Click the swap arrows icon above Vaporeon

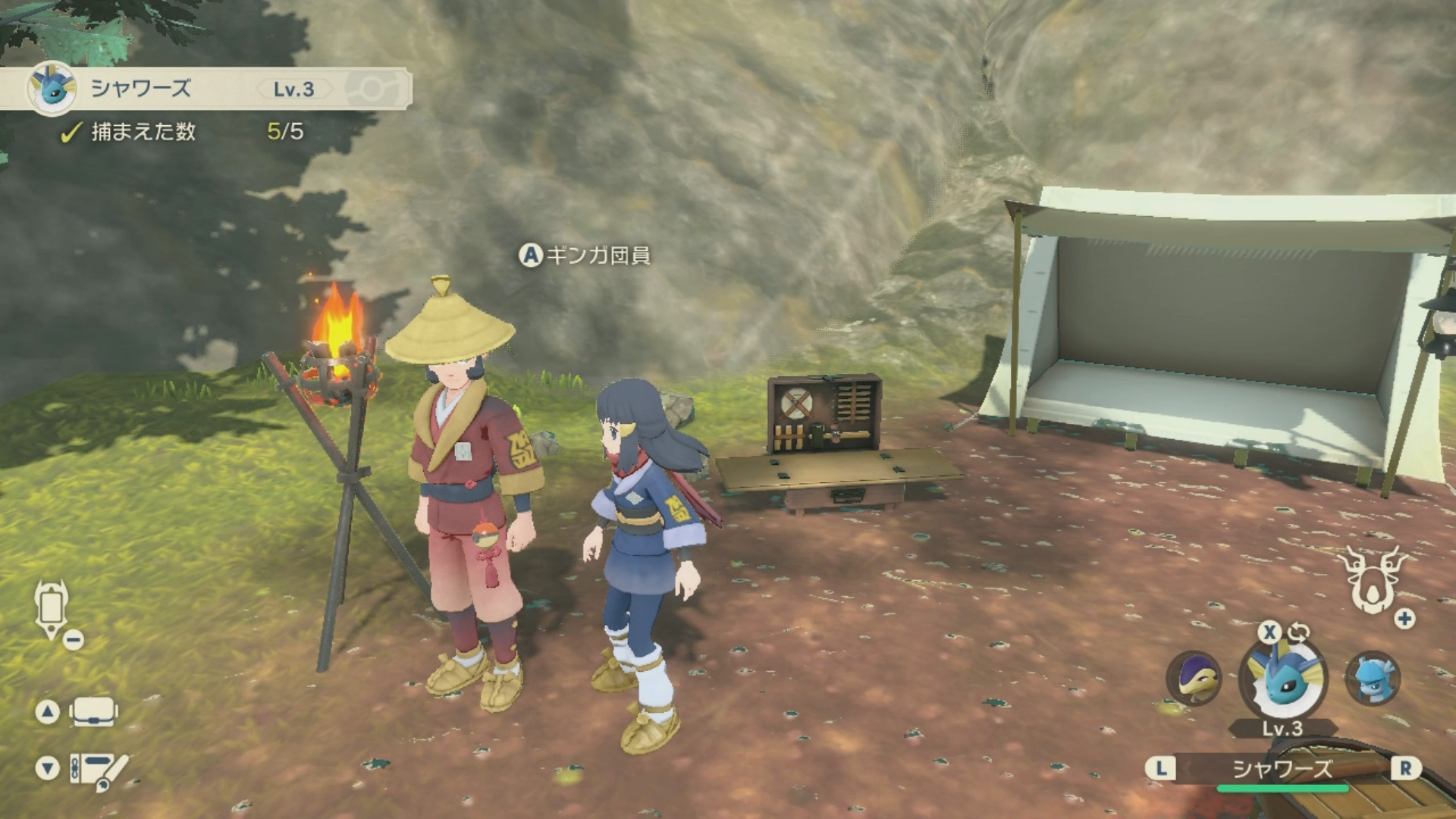[1298, 632]
